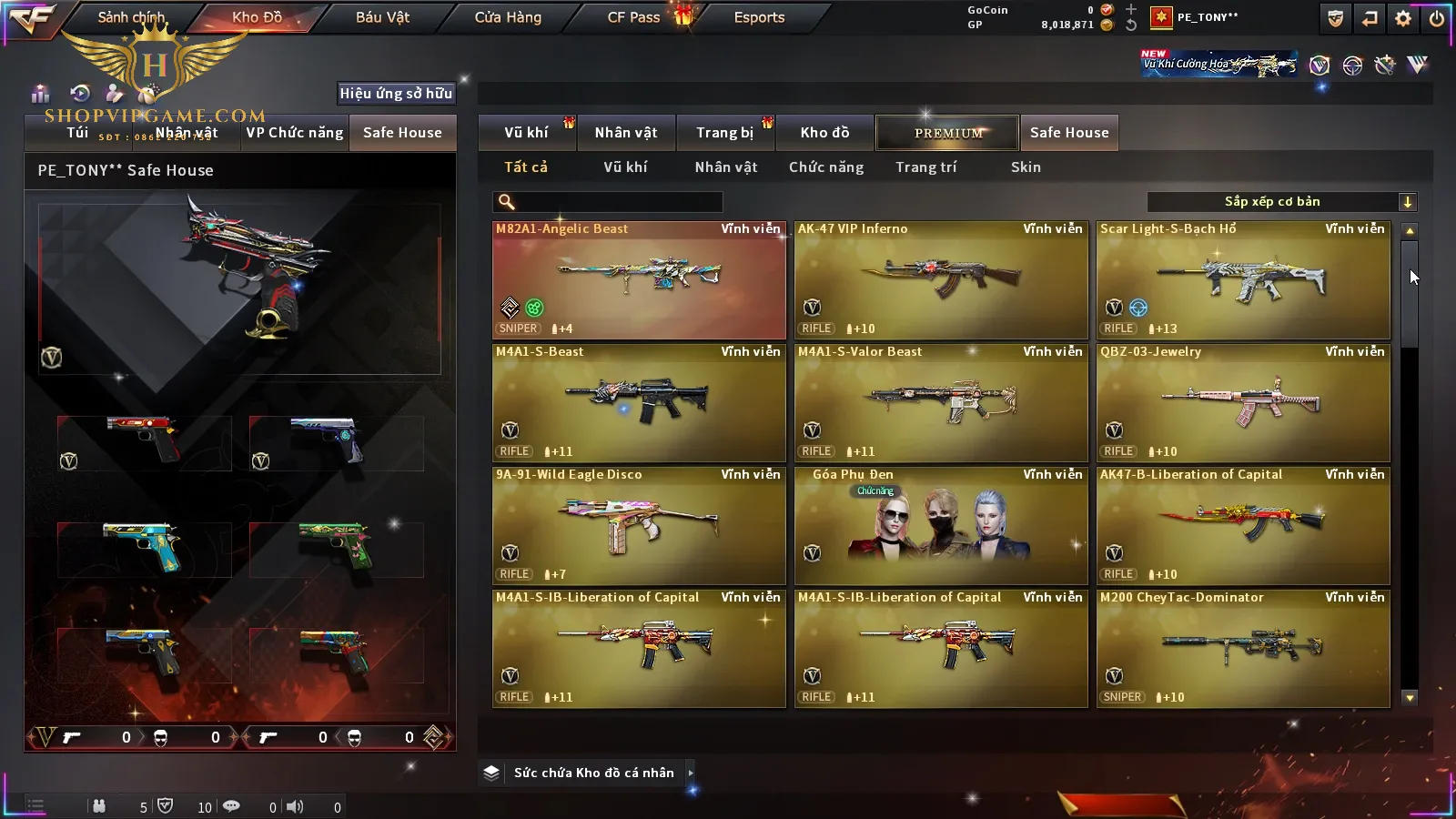Return to Sảnh chính lobby
Image resolution: width=1456 pixels, height=819 pixels.
131,17
